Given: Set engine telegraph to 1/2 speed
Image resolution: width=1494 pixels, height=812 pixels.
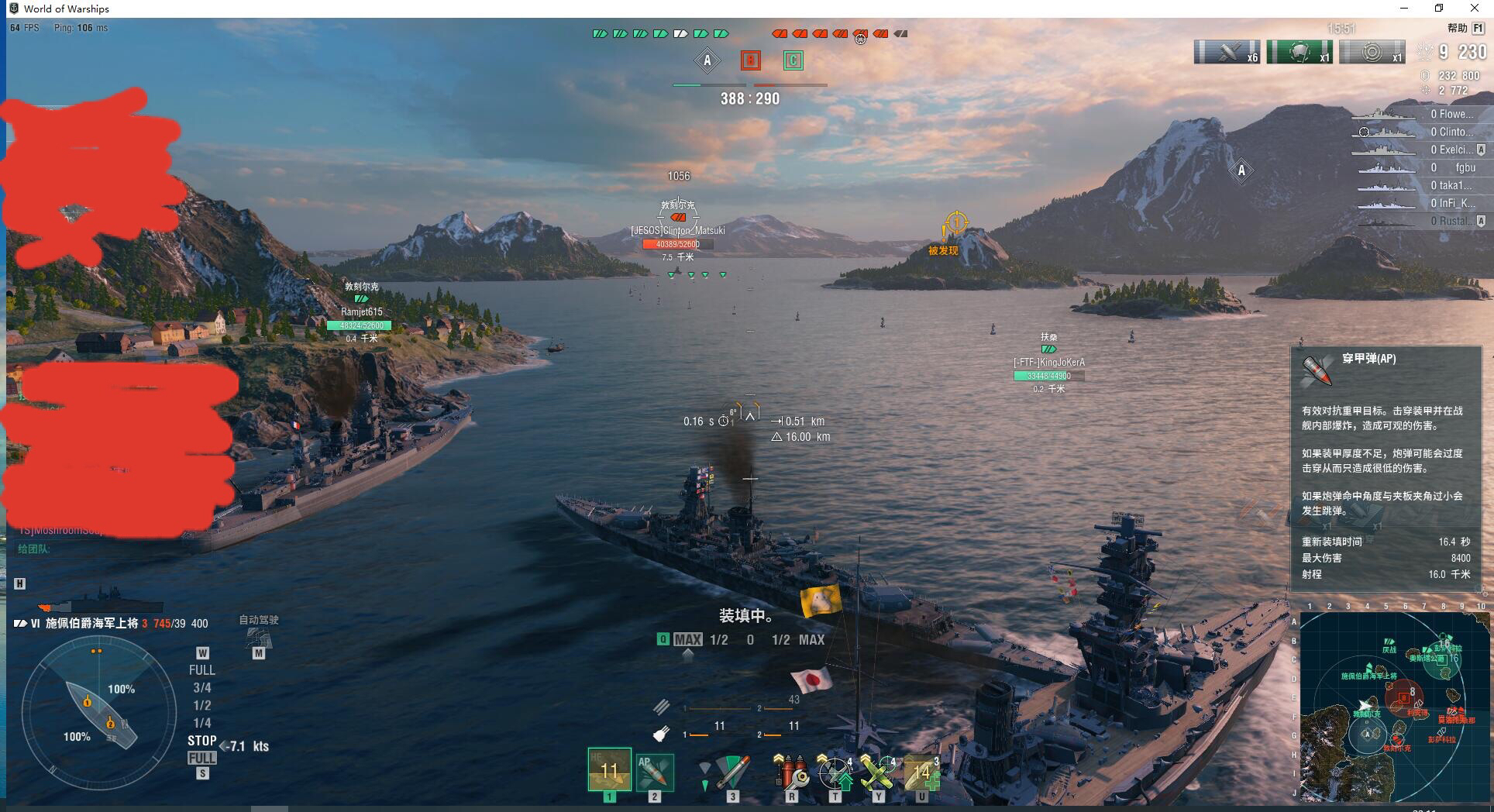Looking at the screenshot, I should click(202, 705).
